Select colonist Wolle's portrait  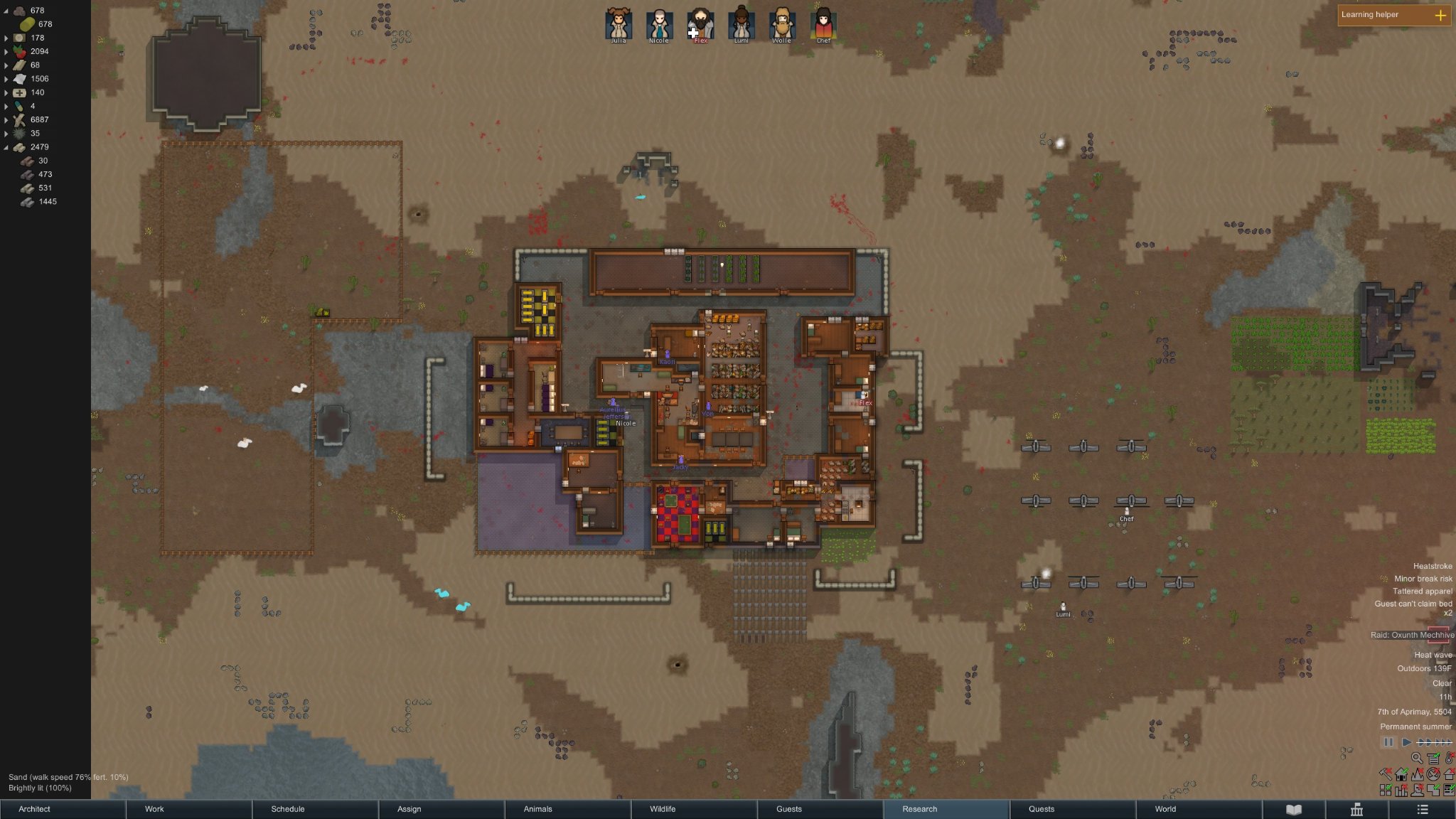click(782, 25)
